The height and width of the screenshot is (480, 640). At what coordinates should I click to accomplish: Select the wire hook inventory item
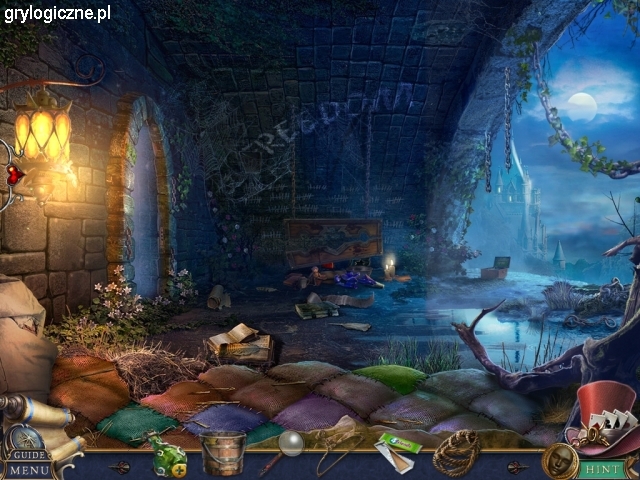coord(335,452)
